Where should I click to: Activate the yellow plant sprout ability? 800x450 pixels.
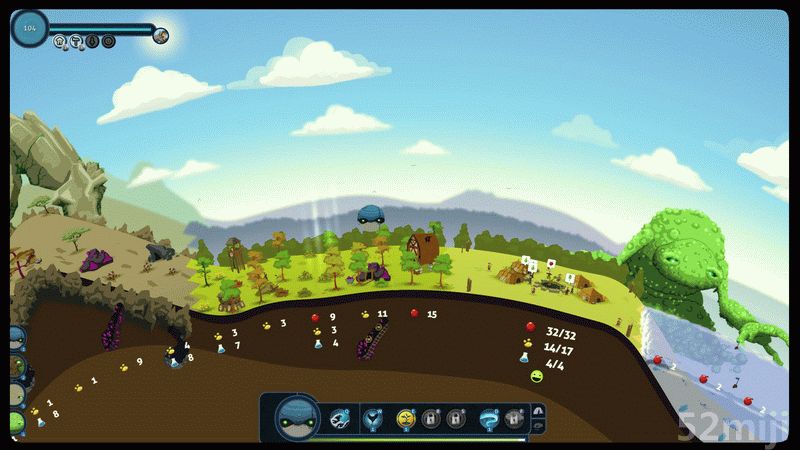406,418
